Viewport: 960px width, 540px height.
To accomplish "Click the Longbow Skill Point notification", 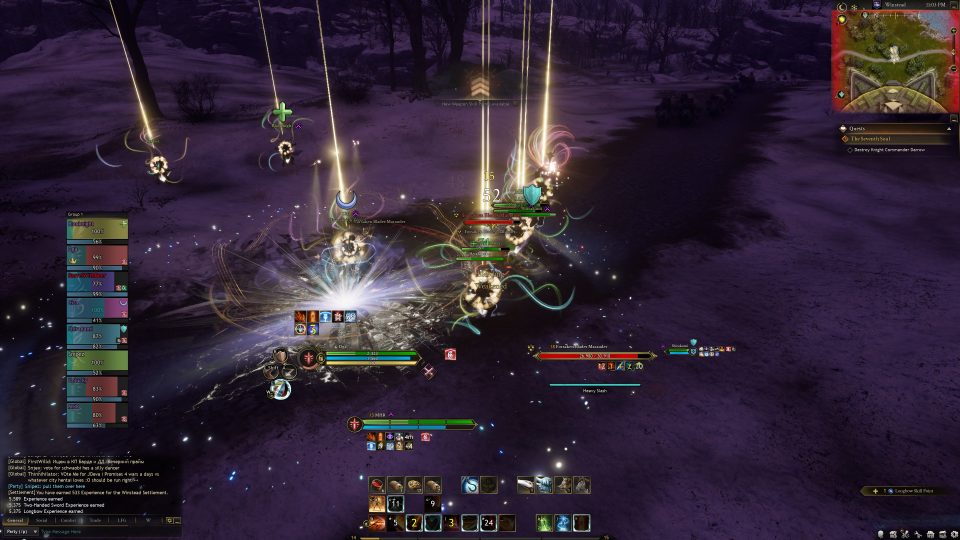I will point(905,491).
